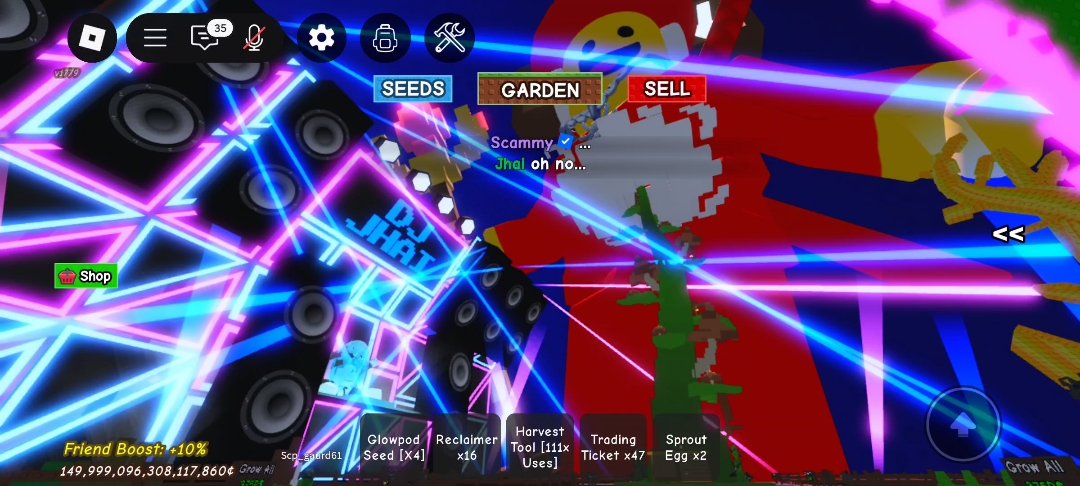Open the backpack inventory
This screenshot has width=1080, height=486.
pos(385,38)
